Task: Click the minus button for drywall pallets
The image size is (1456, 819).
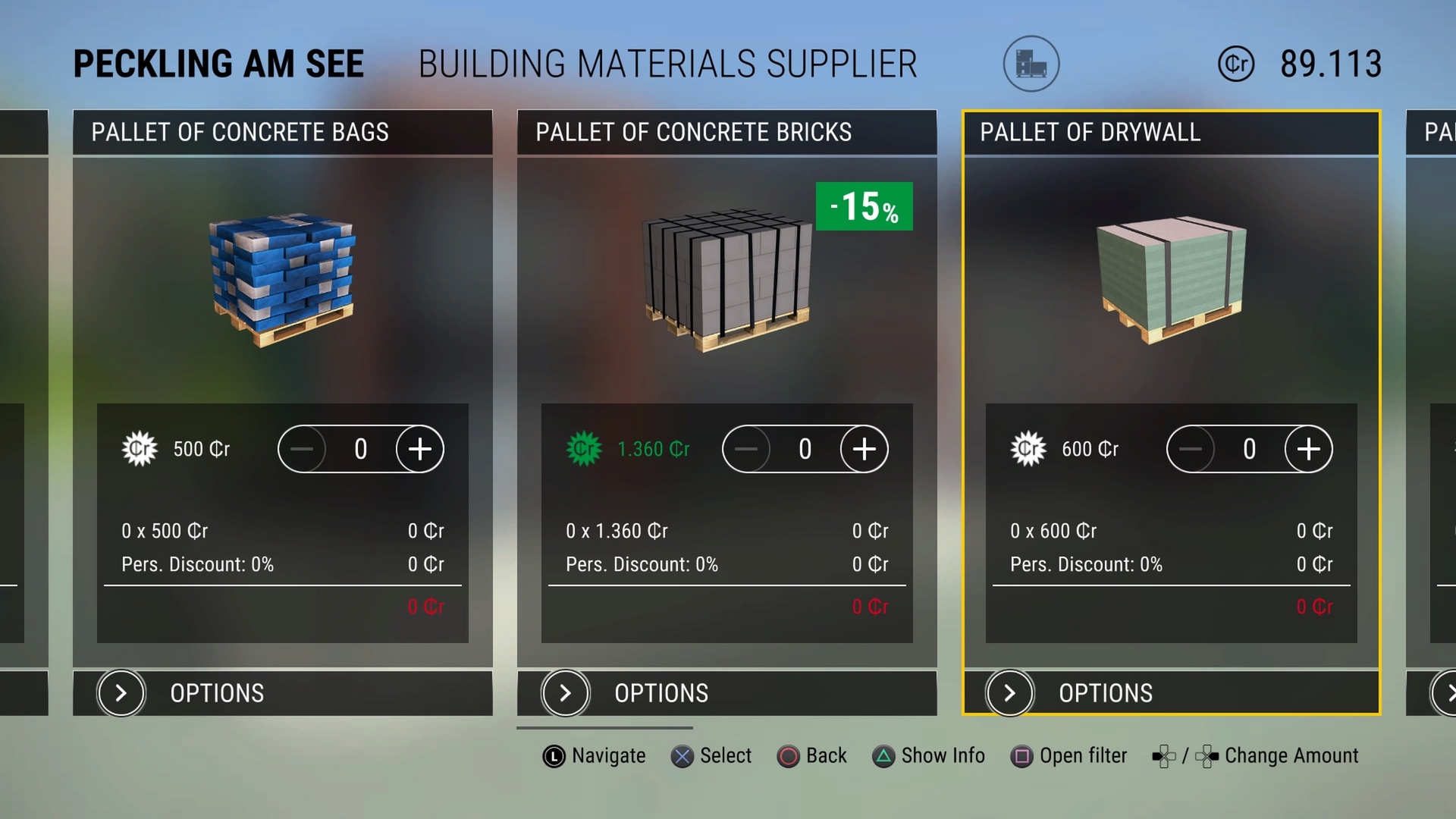Action: 1191,449
